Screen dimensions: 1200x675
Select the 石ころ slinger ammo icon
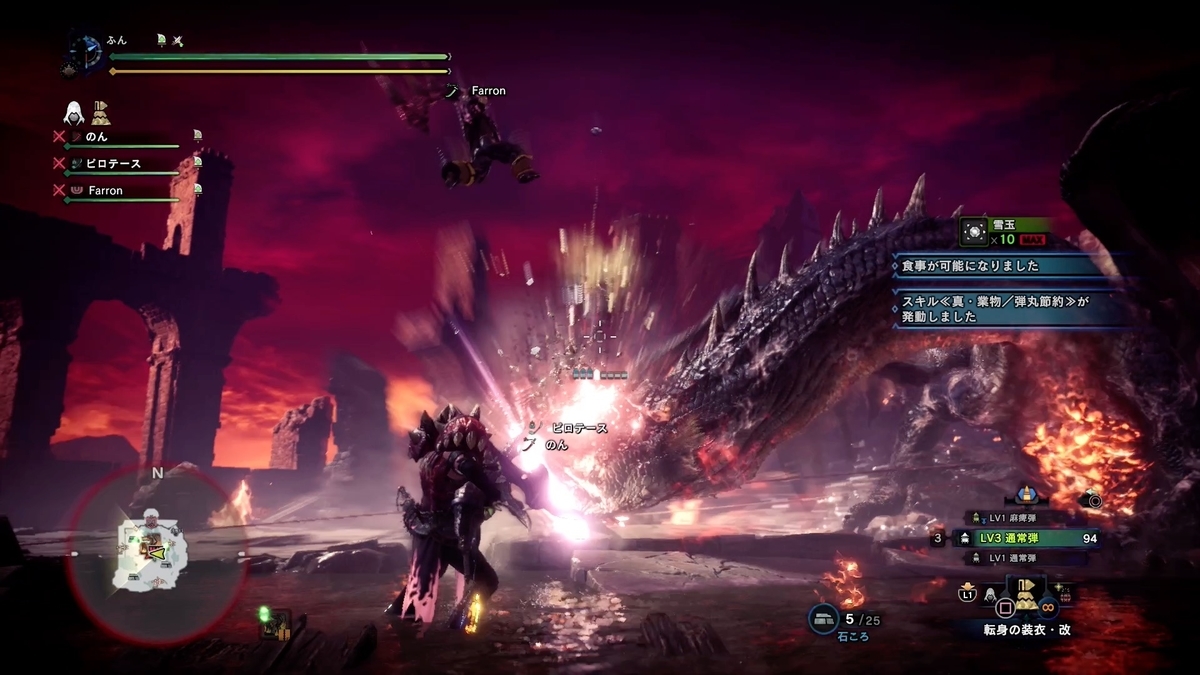tap(825, 619)
